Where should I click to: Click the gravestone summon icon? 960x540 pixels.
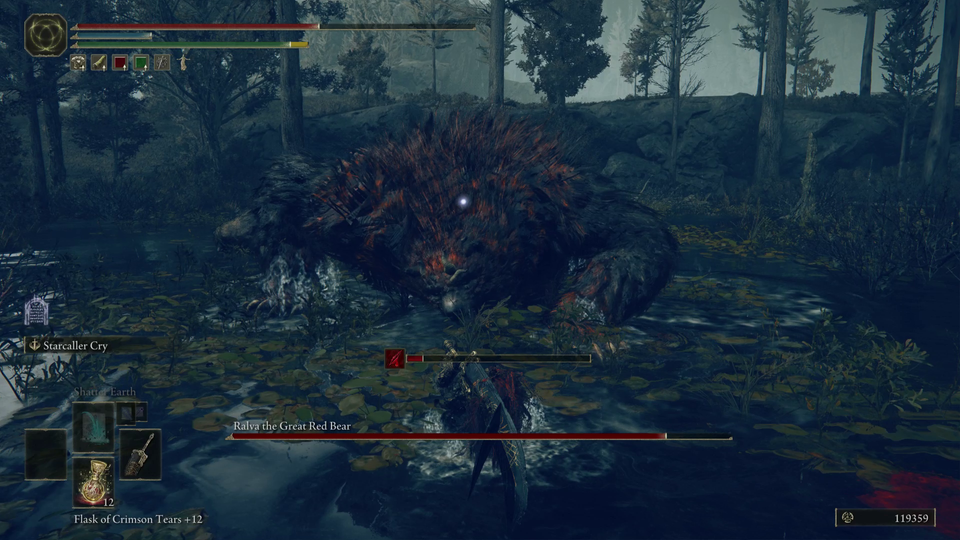click(x=36, y=312)
